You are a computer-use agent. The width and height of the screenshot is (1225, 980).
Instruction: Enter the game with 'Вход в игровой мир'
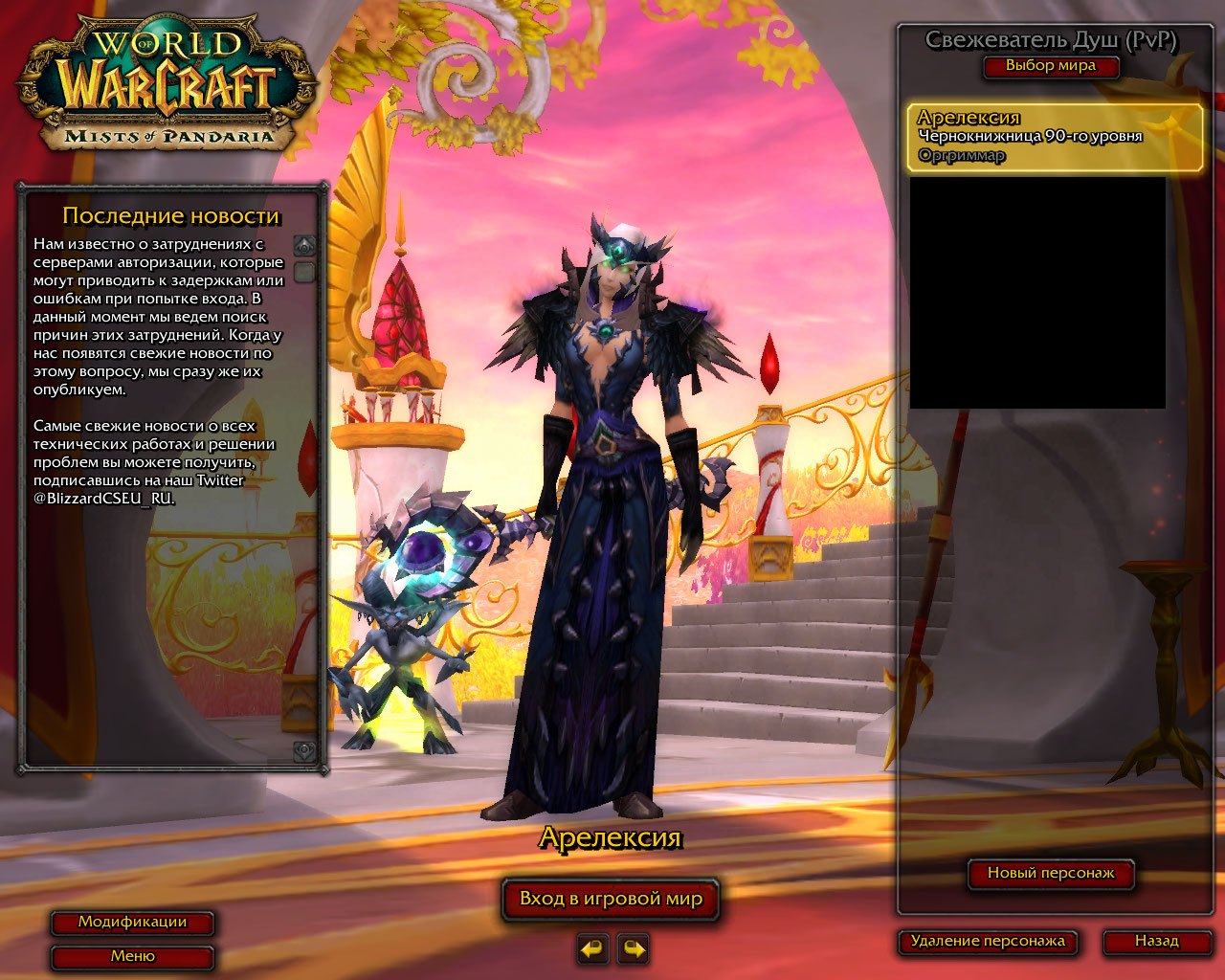[x=611, y=899]
